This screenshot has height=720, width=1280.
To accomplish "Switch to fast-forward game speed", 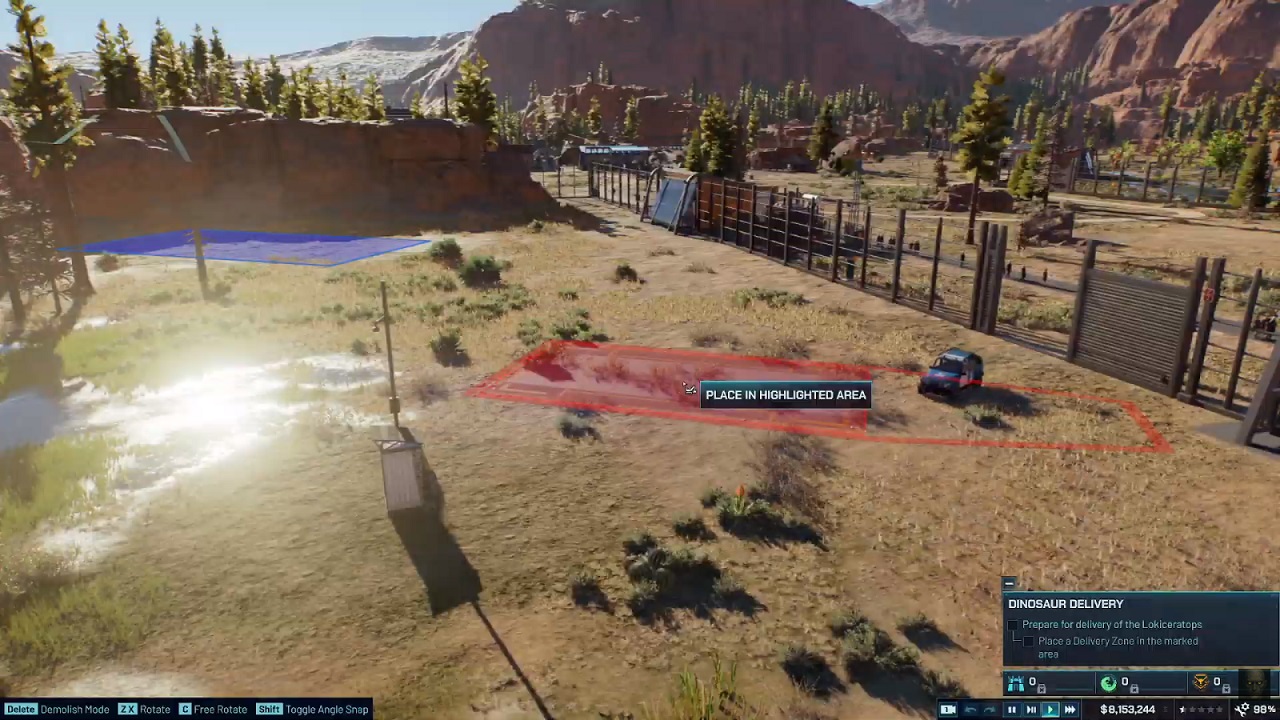I will coord(1070,710).
